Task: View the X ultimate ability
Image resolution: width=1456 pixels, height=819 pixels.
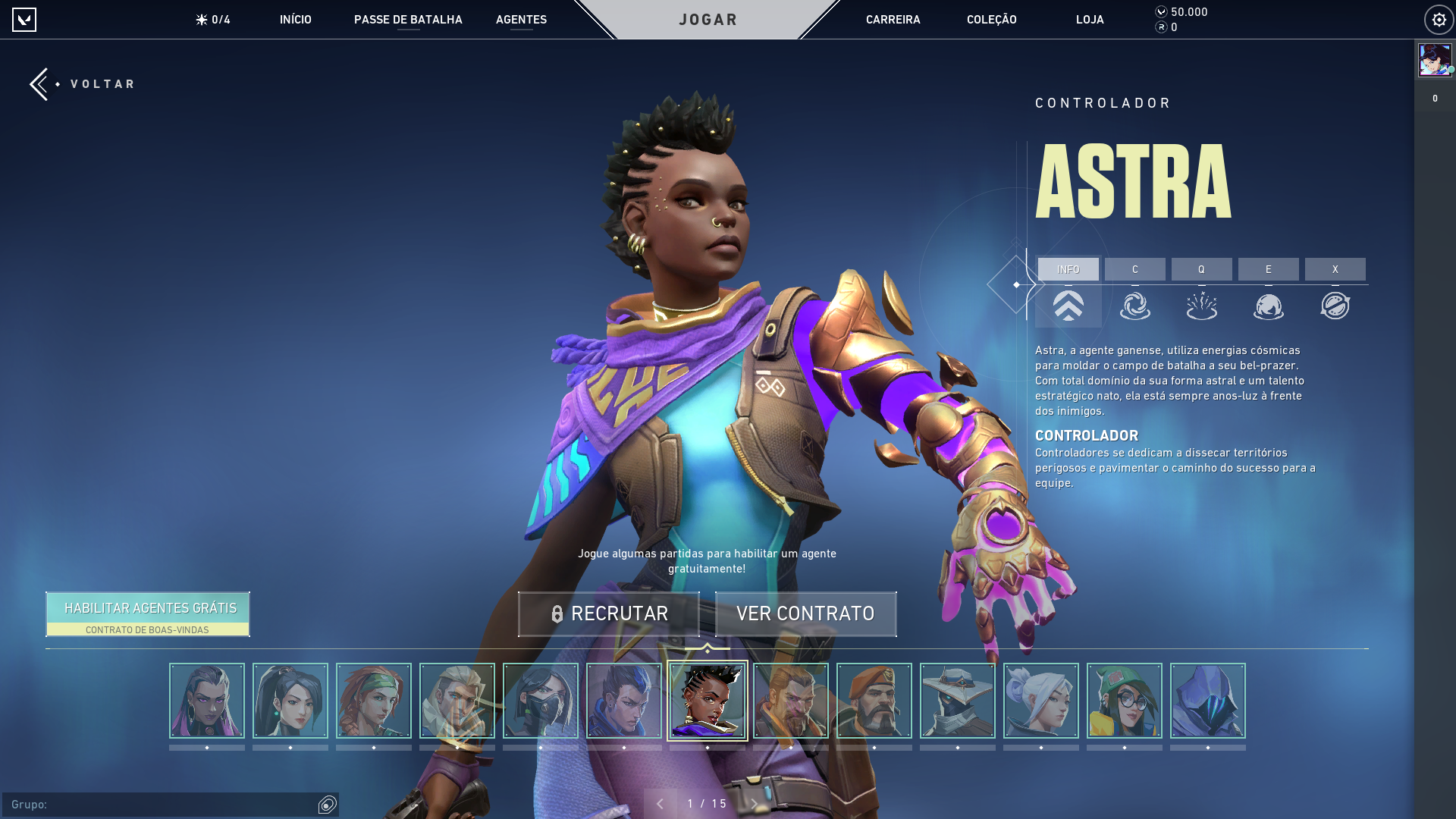Action: [x=1335, y=270]
